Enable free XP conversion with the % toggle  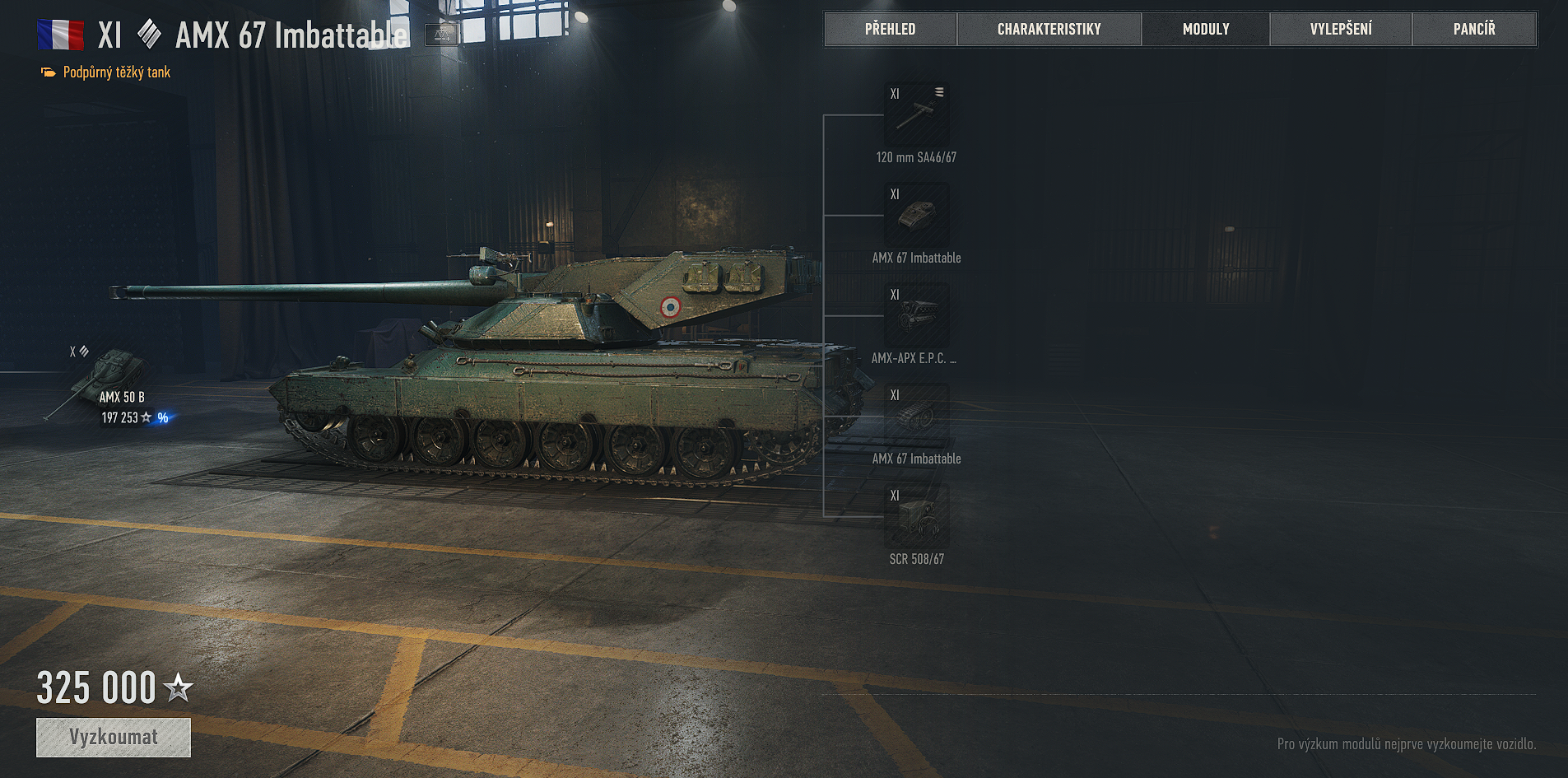(162, 418)
